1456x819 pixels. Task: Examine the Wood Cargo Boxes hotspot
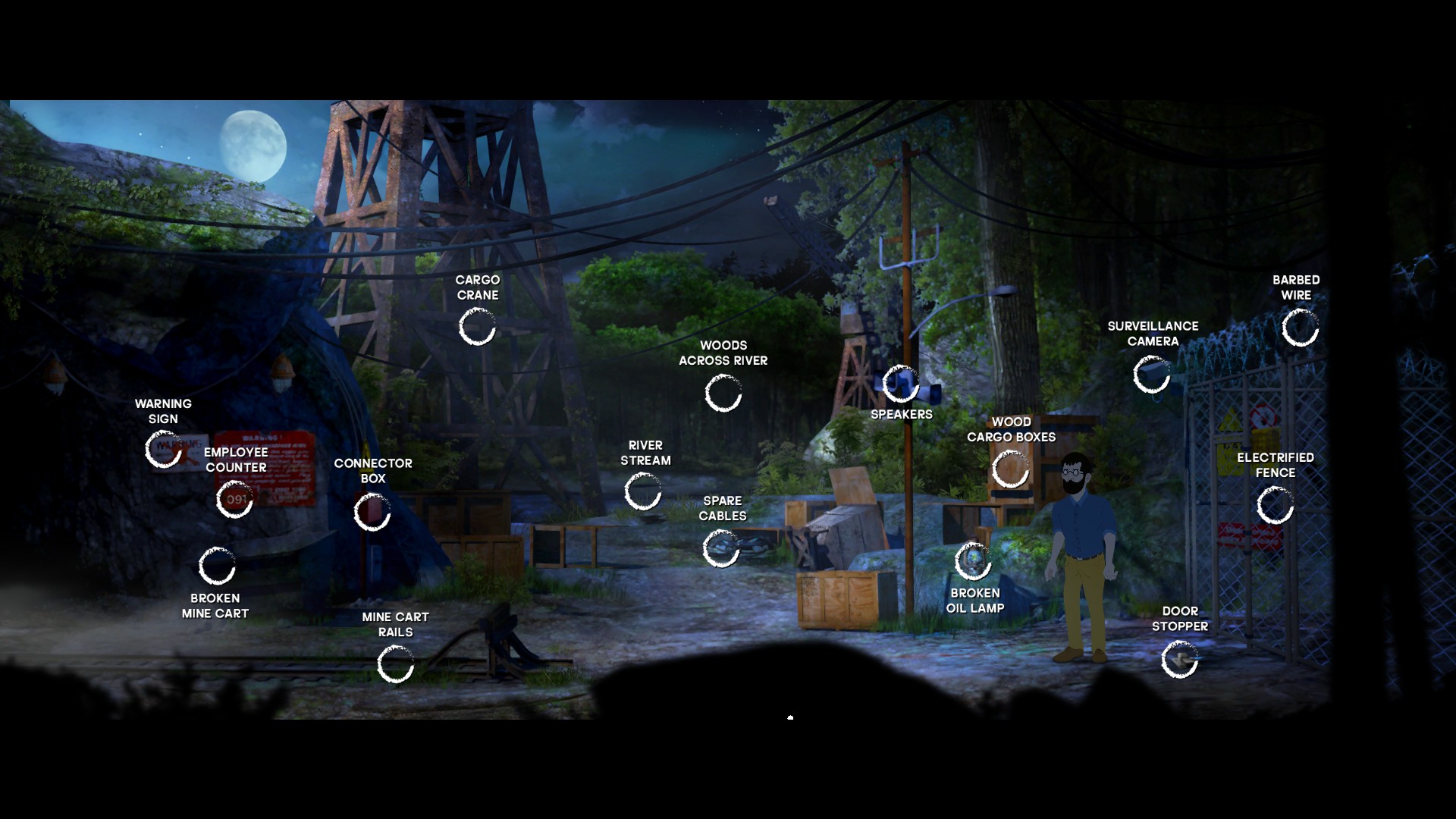(x=1010, y=469)
